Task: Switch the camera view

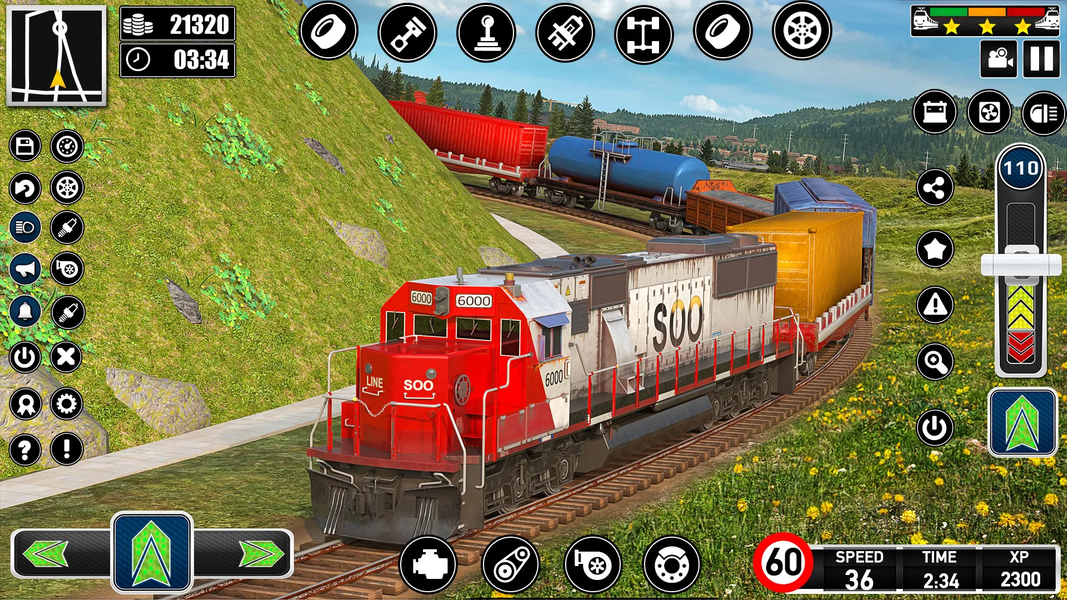Action: (997, 58)
